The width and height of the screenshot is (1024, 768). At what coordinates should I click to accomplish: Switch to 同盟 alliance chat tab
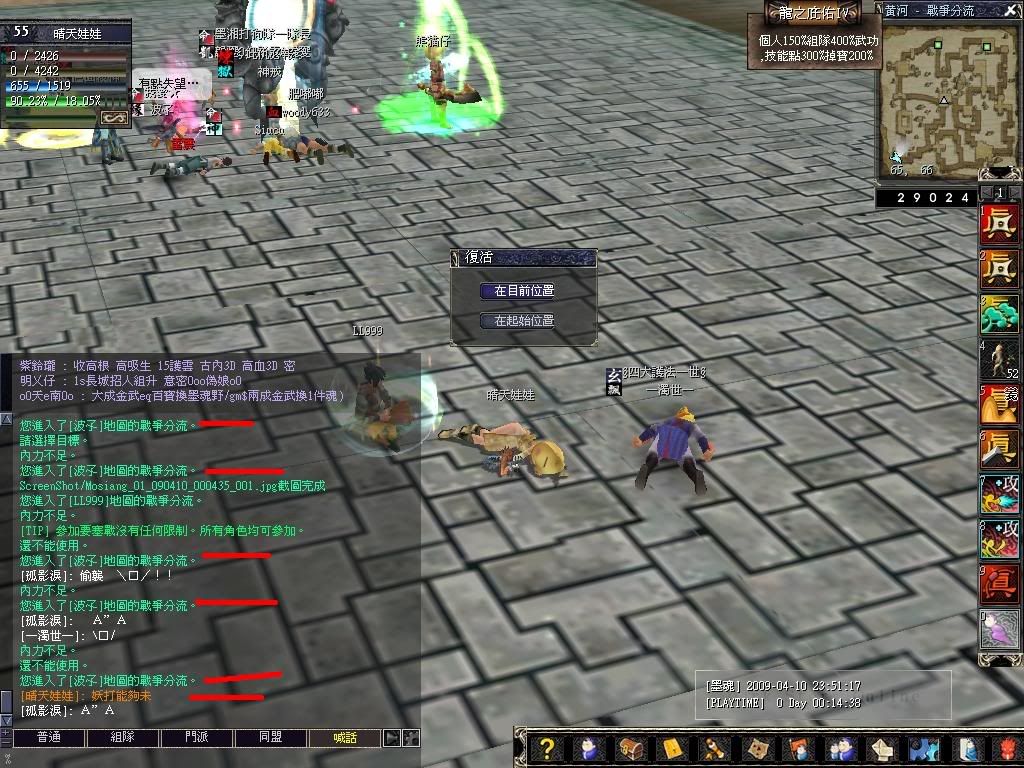point(270,738)
